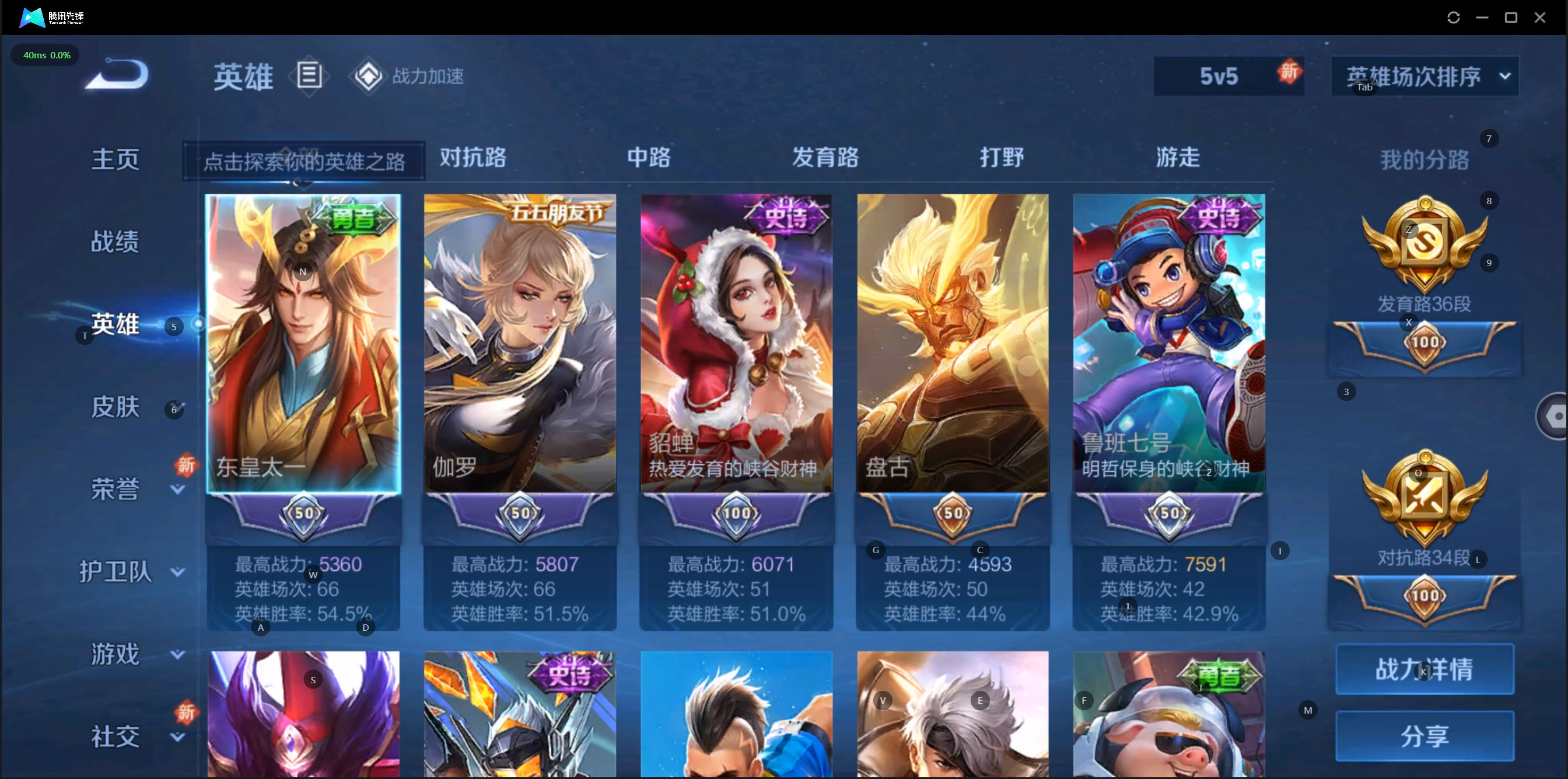
Task: Open the 英雄场次排序 sort dropdown
Action: click(1424, 76)
